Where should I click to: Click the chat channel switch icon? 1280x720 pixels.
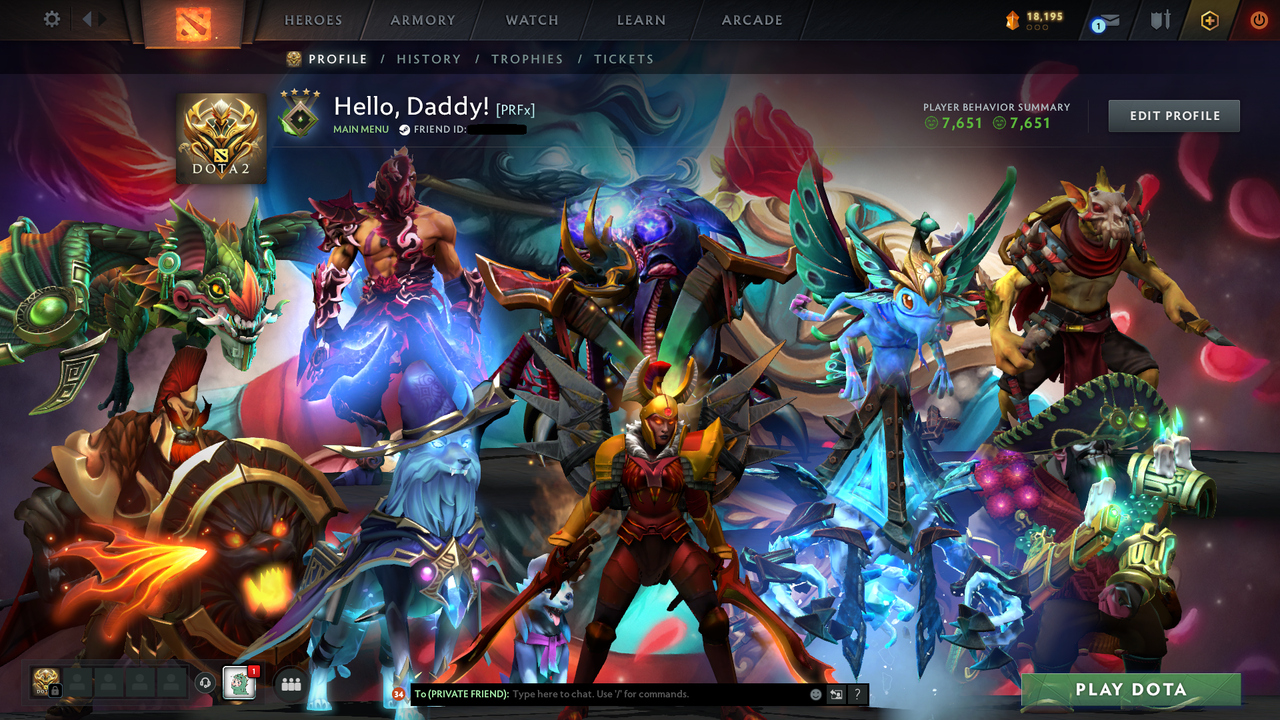836,694
